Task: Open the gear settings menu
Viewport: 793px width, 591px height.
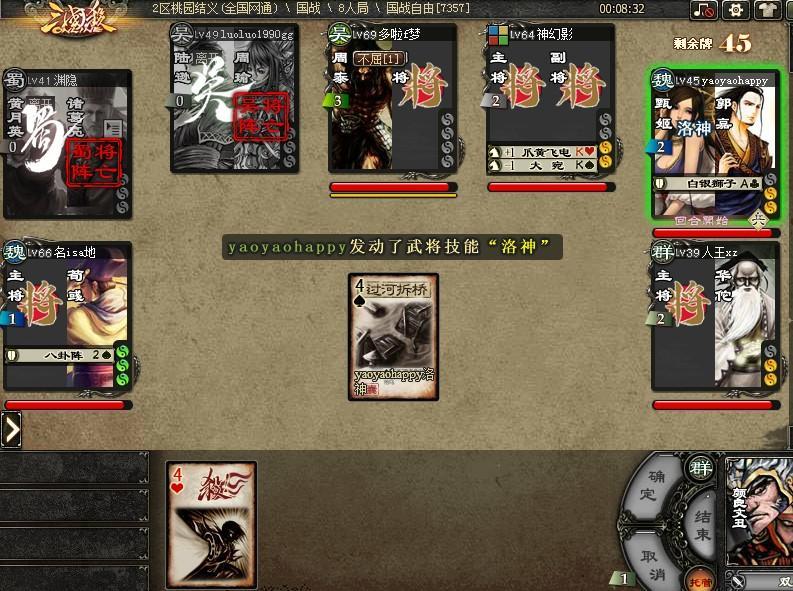Action: [x=737, y=11]
